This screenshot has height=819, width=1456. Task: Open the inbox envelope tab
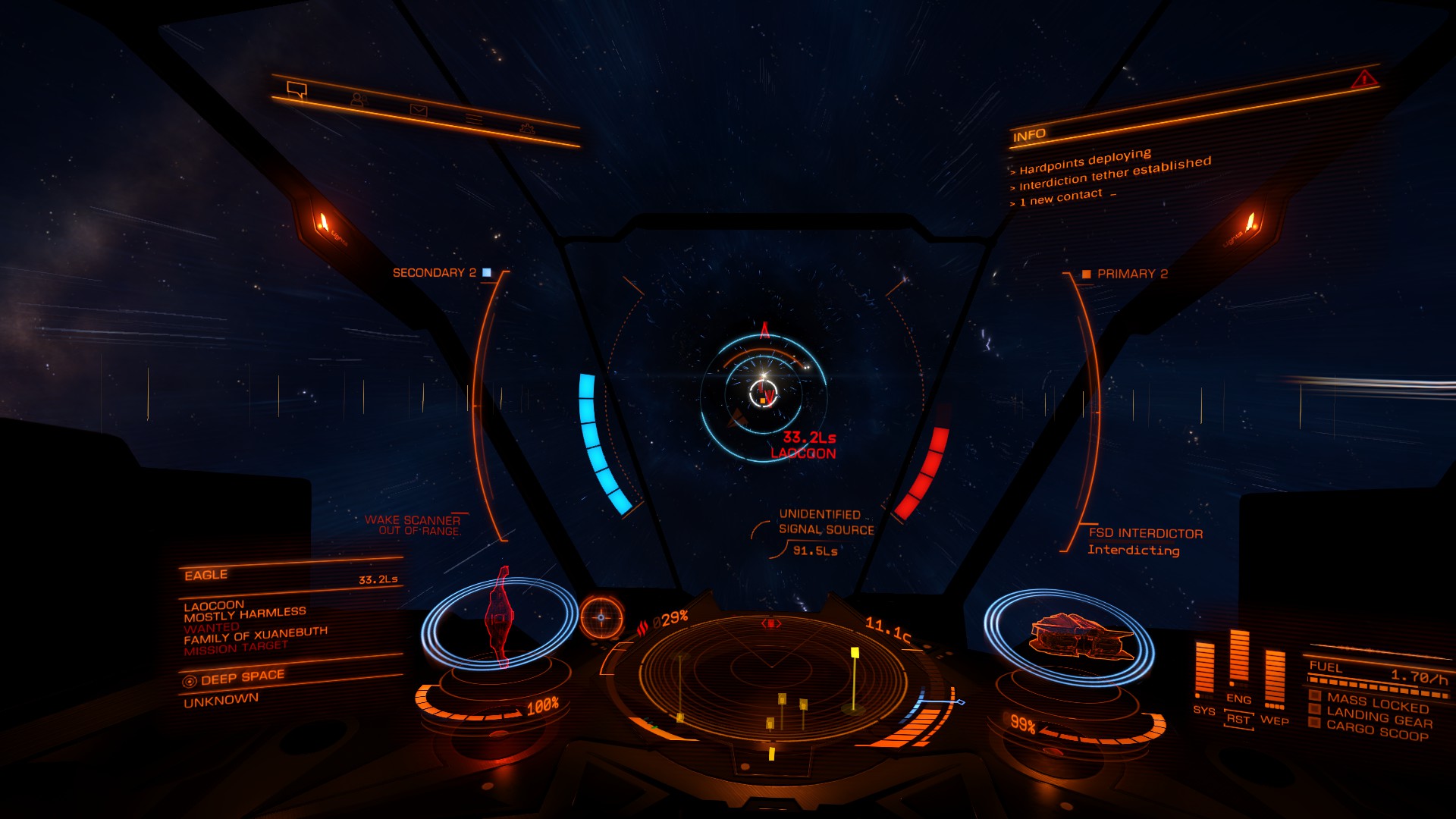click(x=418, y=110)
